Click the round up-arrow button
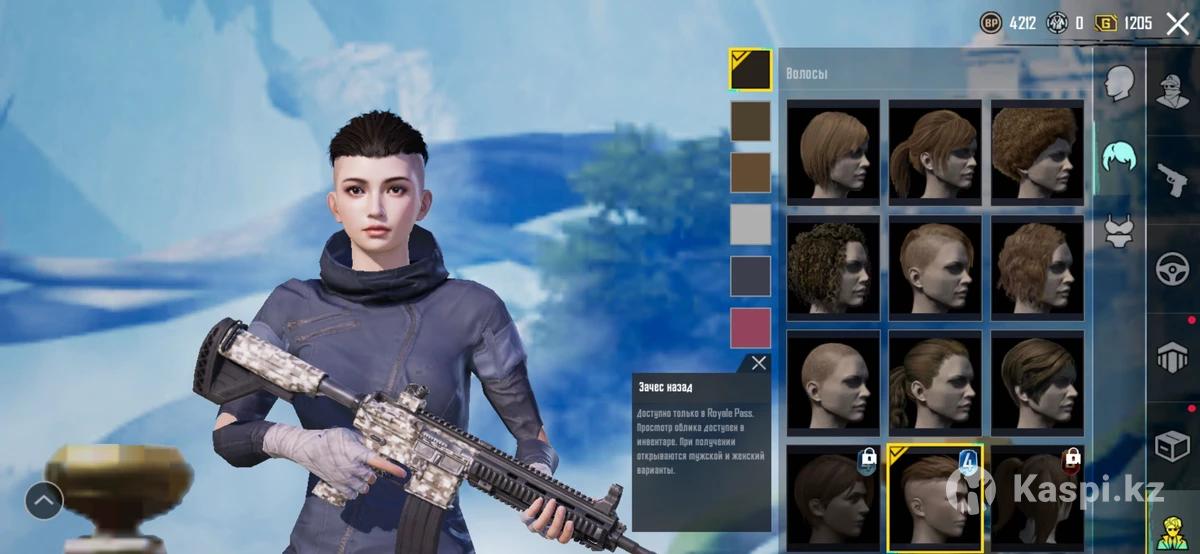This screenshot has height=554, width=1200. (x=44, y=500)
